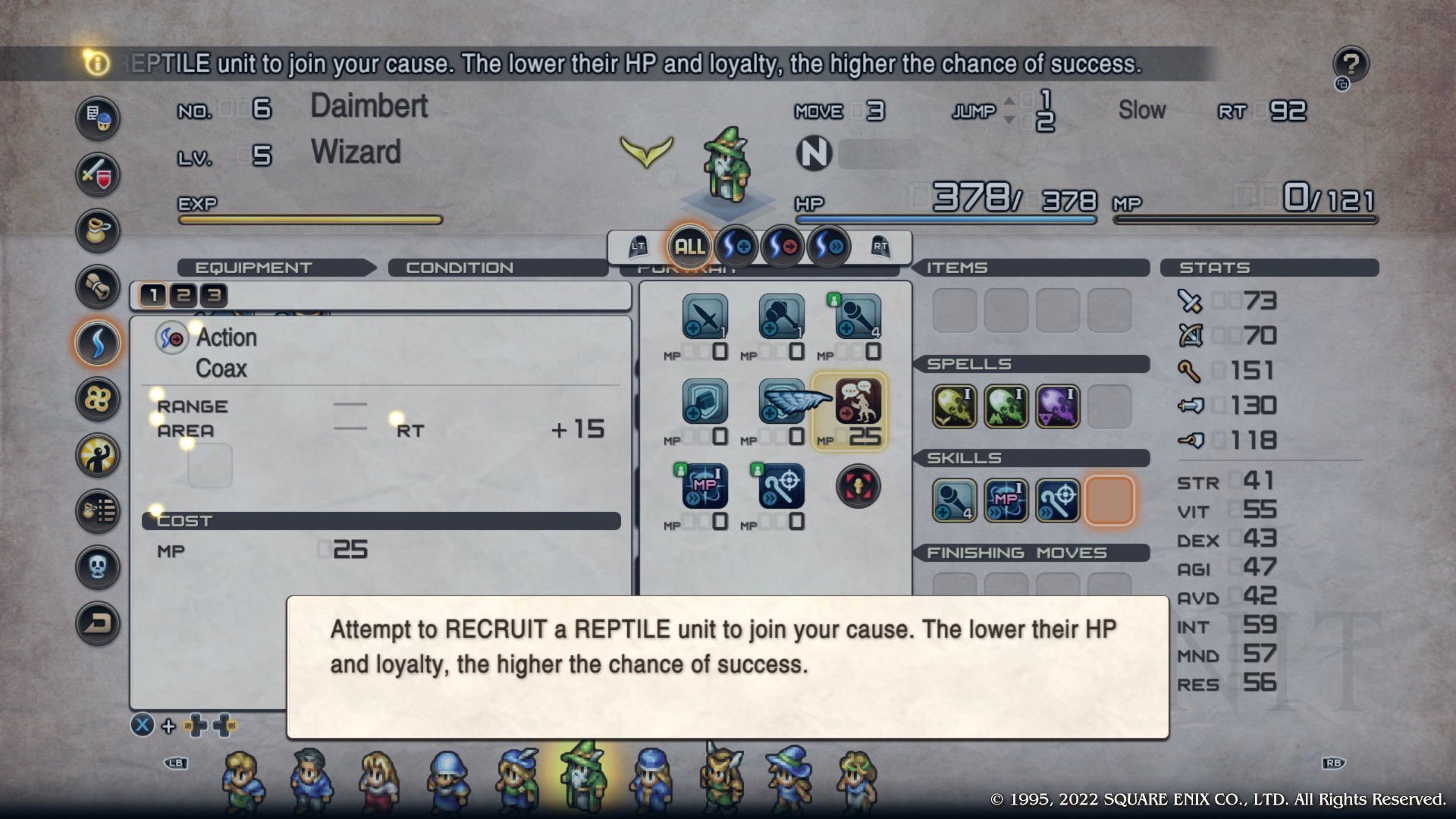The image size is (1456, 819).
Task: Open the sword and shield equipment menu
Action: [98, 174]
